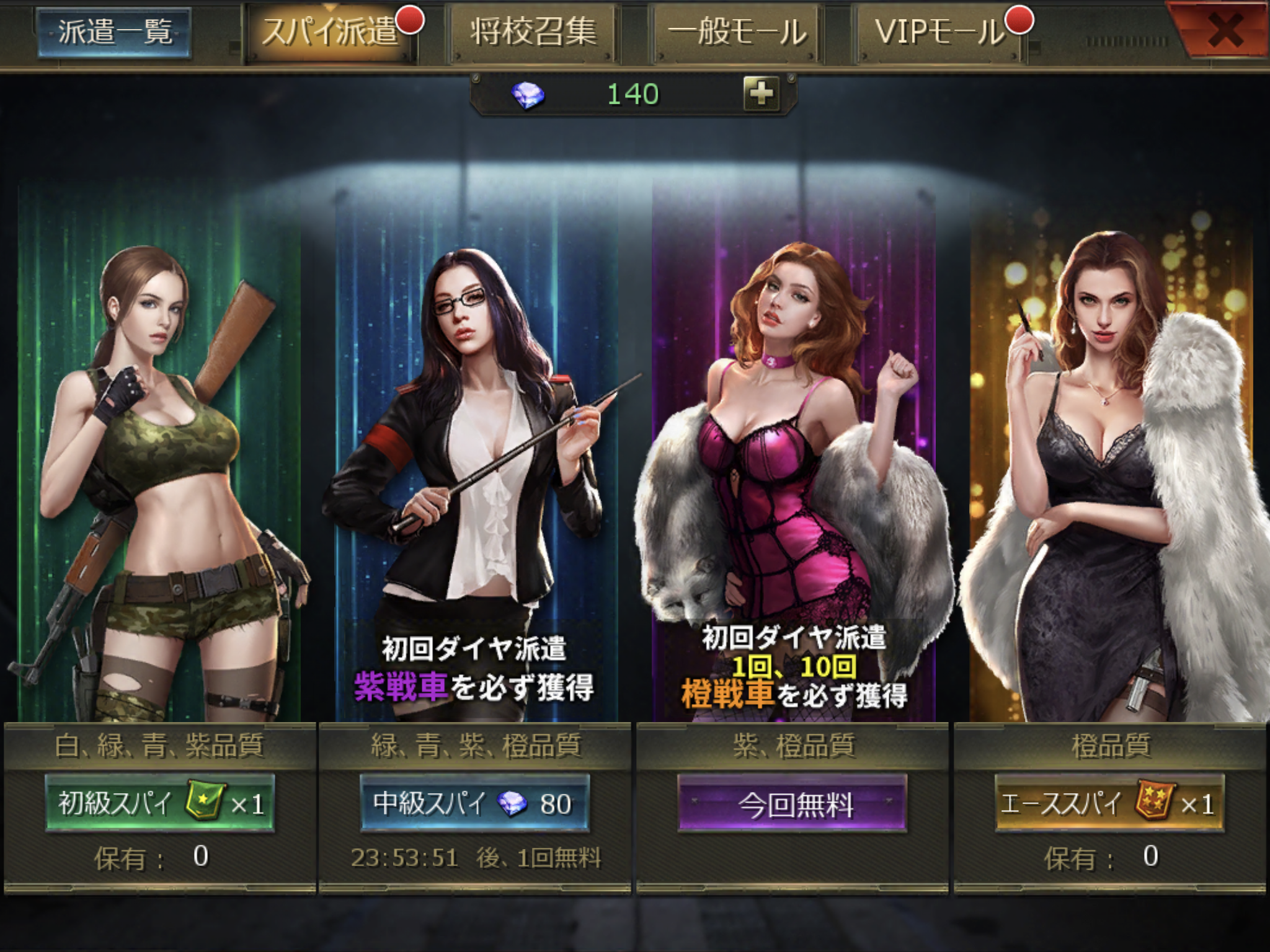Screen dimensions: 1270x952
Task: Open the VIPモール tab
Action: point(939,32)
